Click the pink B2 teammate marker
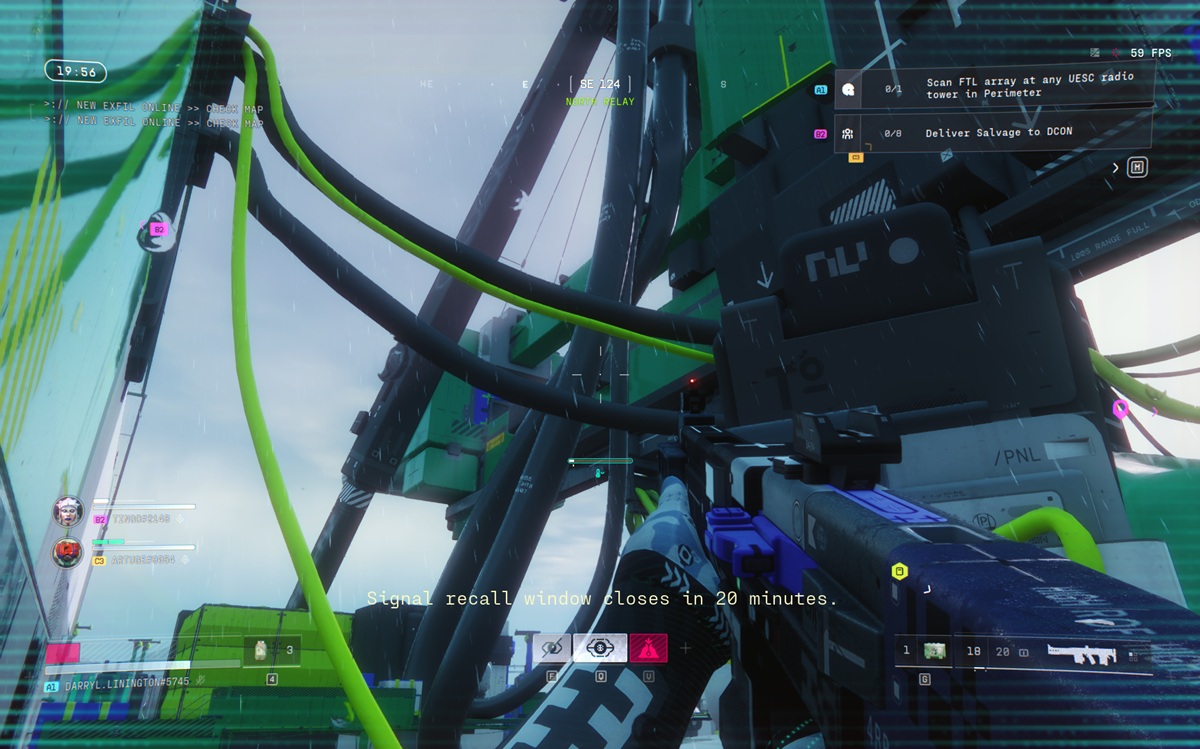The image size is (1200, 749). tap(158, 229)
